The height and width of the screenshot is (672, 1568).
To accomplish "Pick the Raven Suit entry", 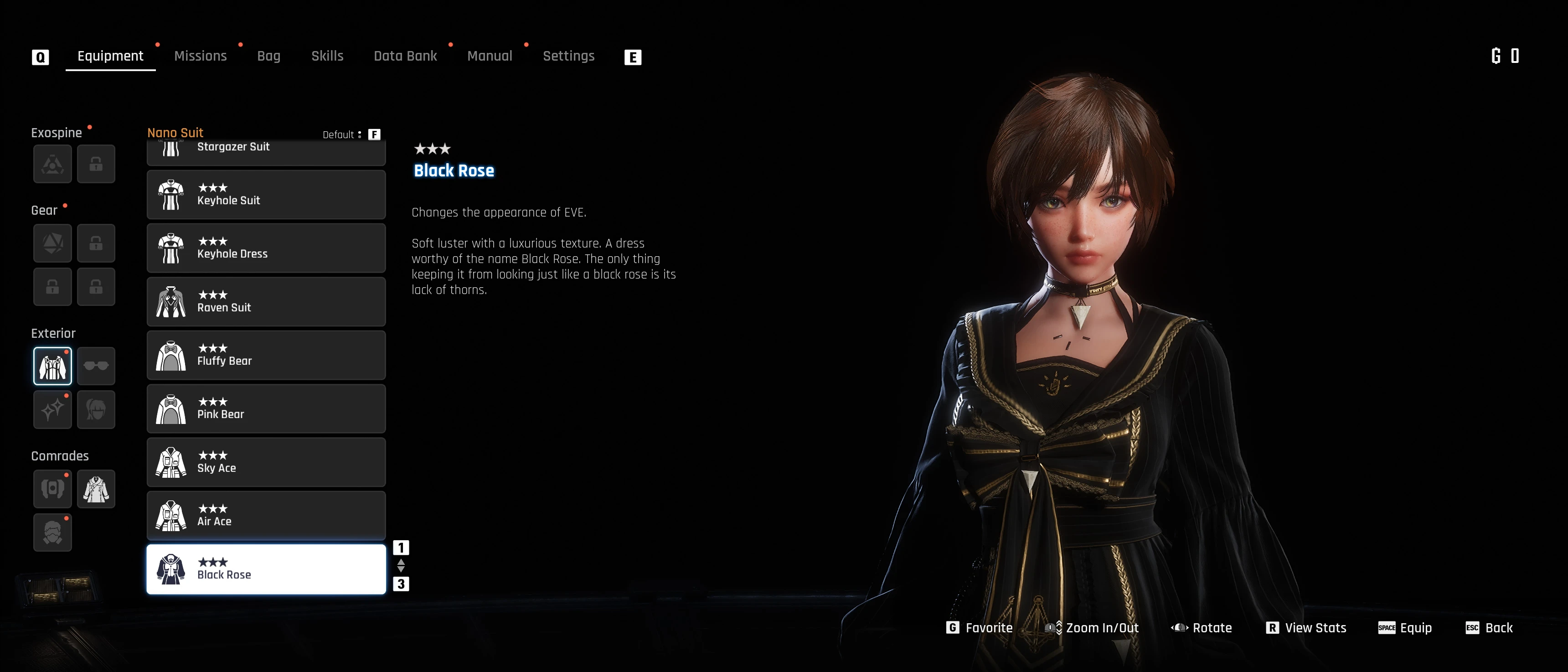I will tap(266, 302).
